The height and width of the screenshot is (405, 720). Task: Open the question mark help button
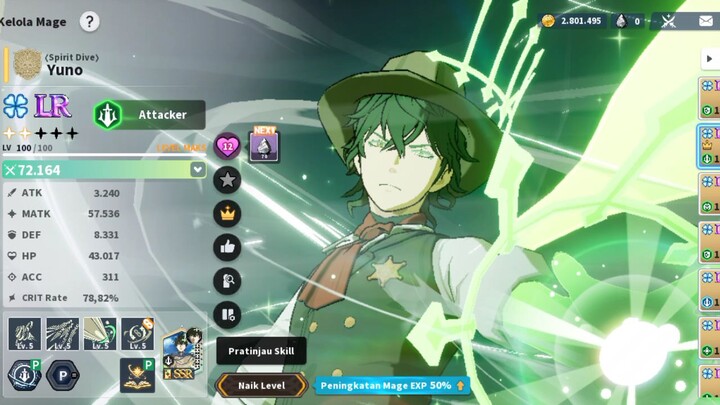[x=89, y=21]
